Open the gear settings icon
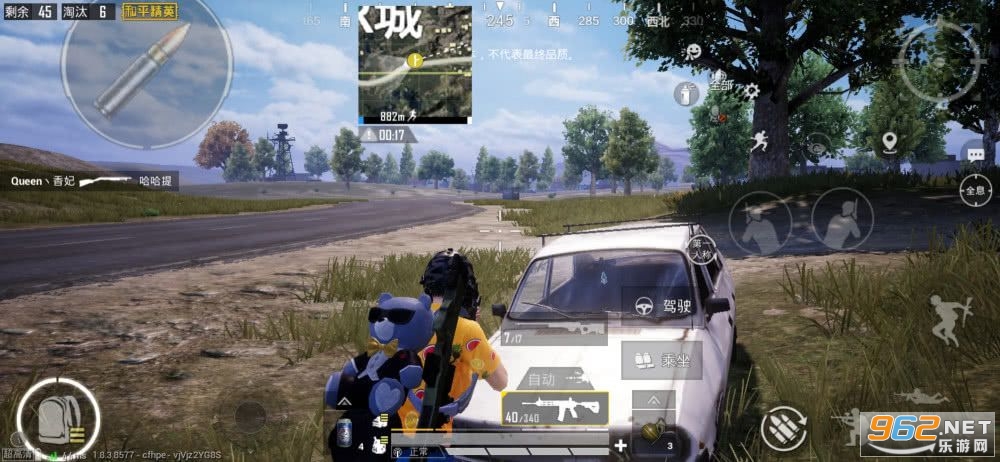 click(x=751, y=91)
